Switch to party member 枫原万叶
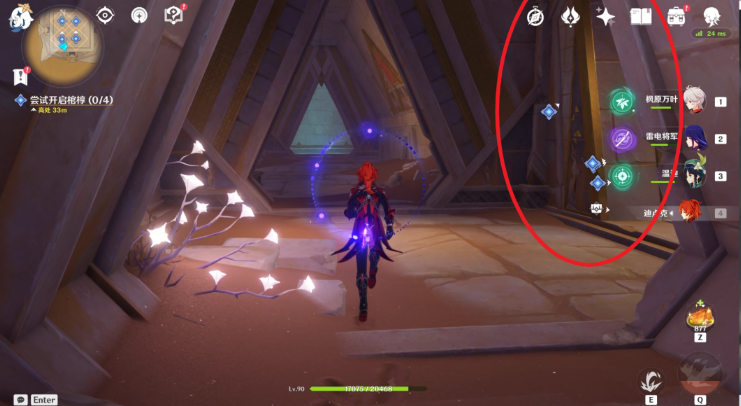 tap(694, 100)
